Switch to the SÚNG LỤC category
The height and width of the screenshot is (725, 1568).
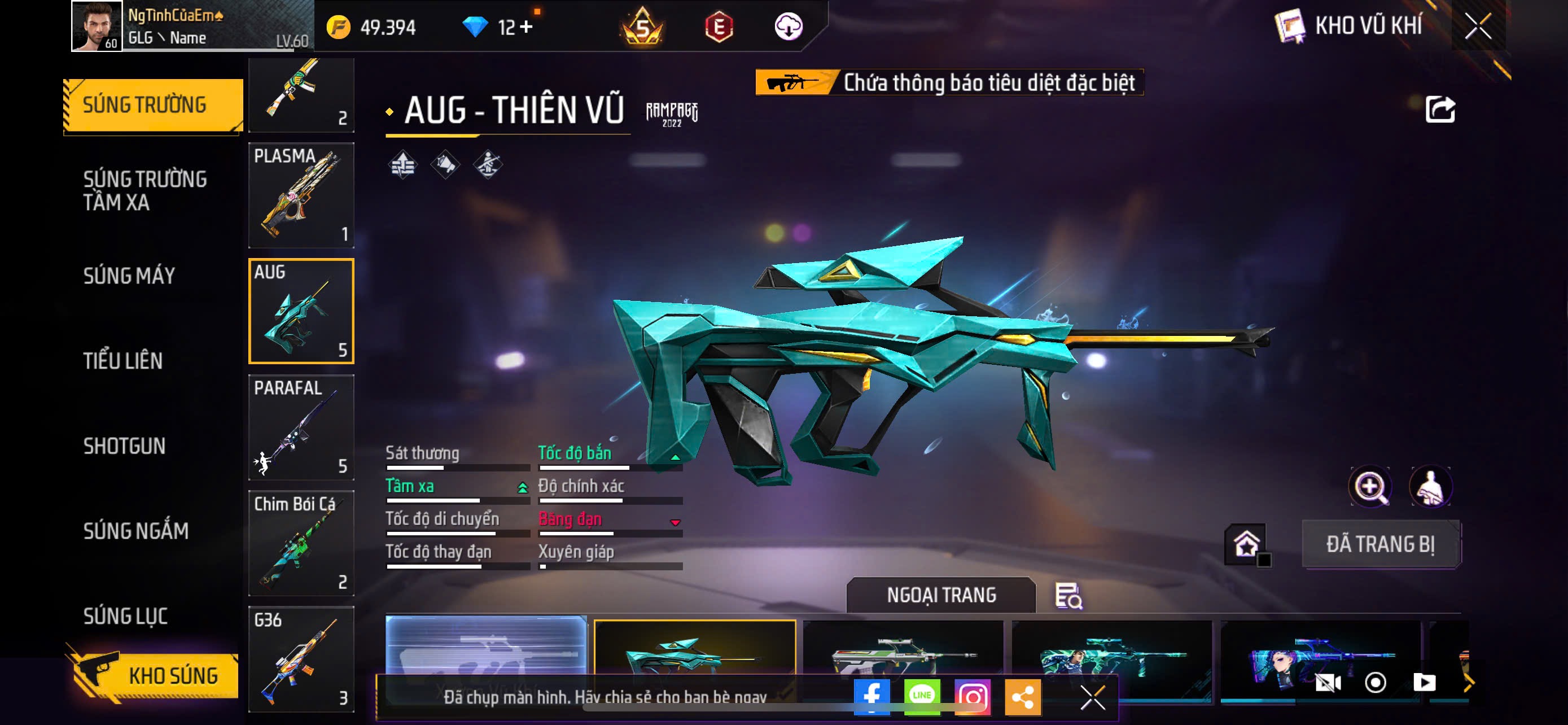125,616
